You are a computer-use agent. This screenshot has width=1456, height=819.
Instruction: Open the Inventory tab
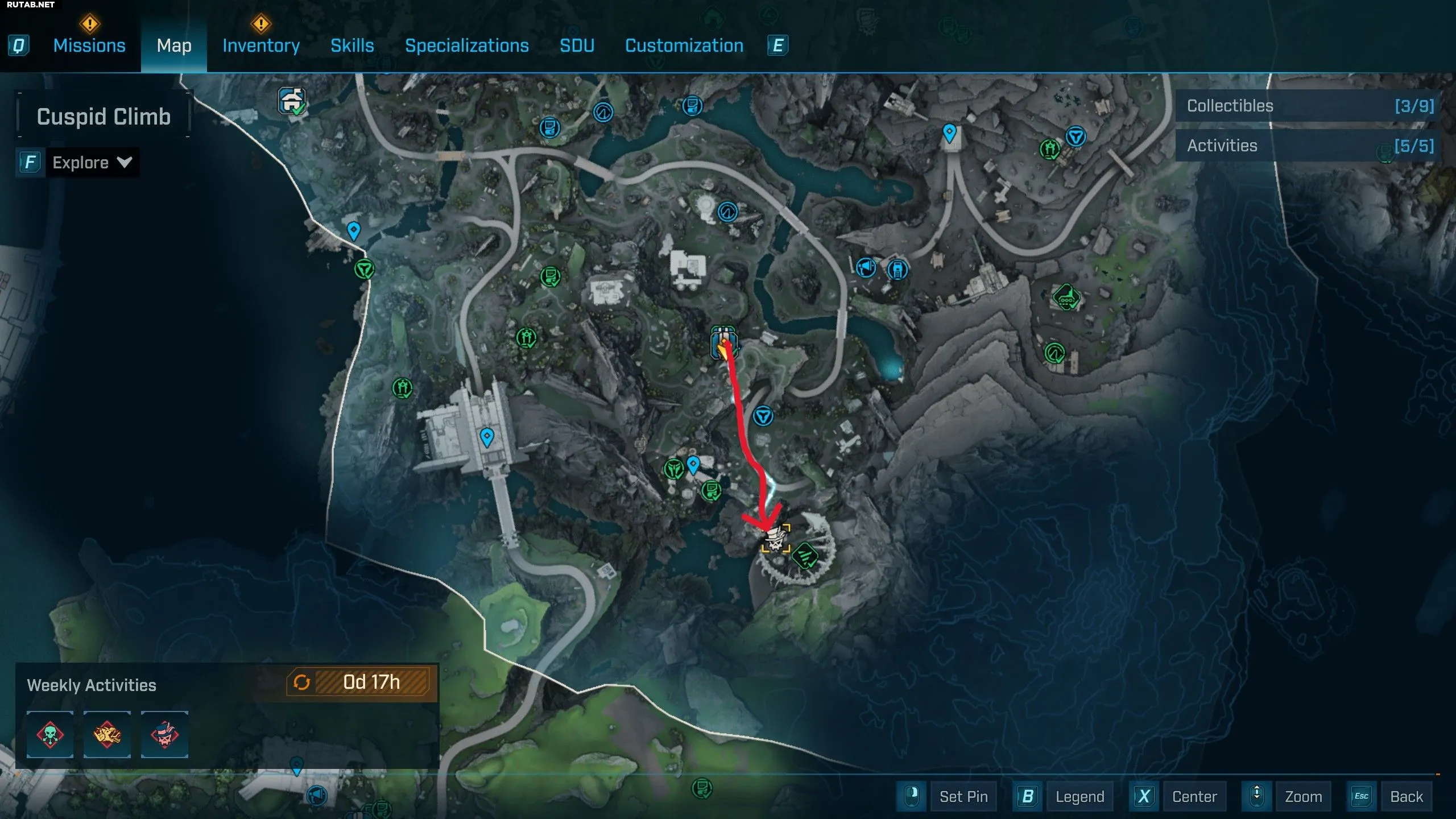[x=261, y=45]
